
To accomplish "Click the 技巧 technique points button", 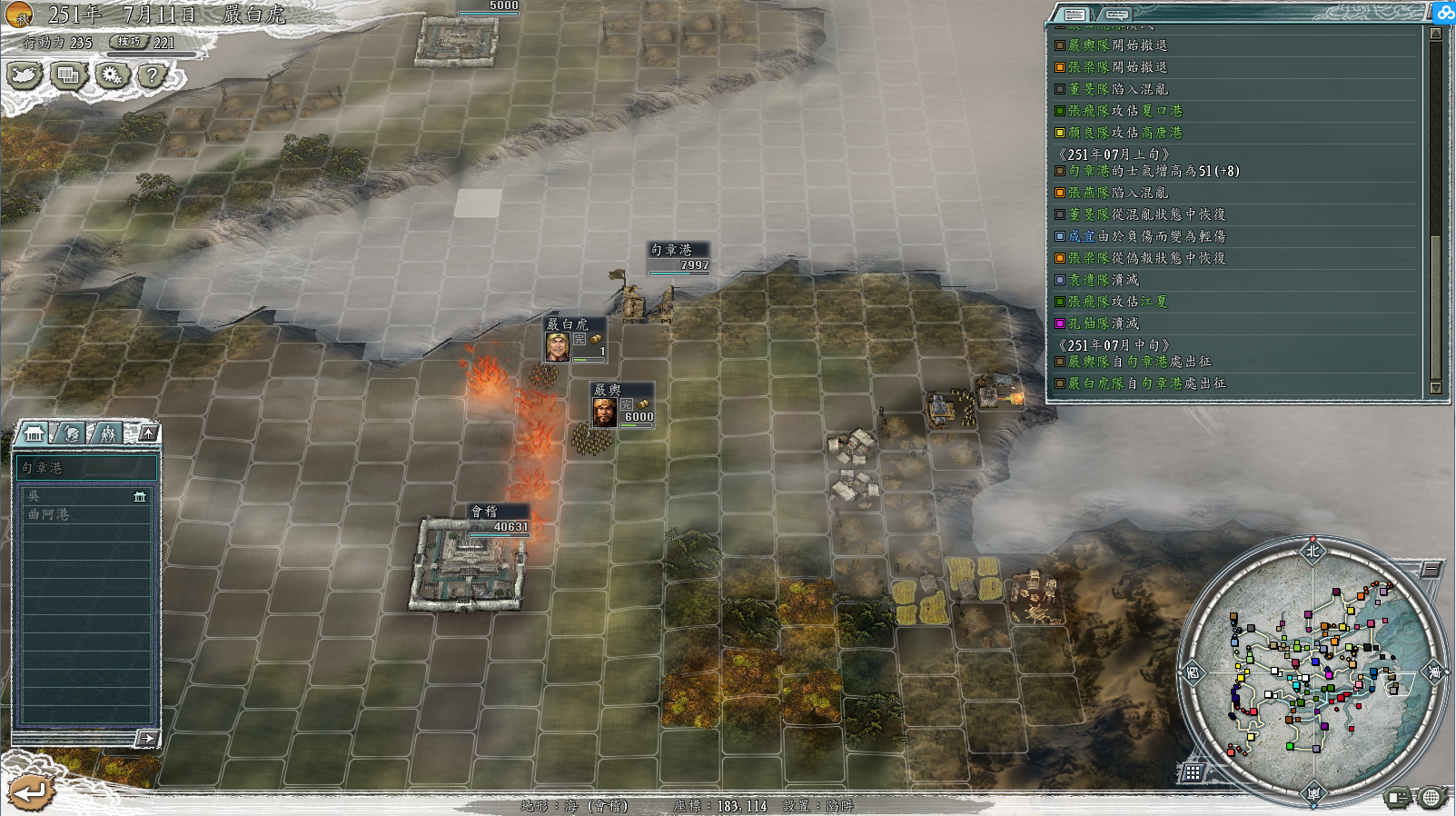I will 130,42.
